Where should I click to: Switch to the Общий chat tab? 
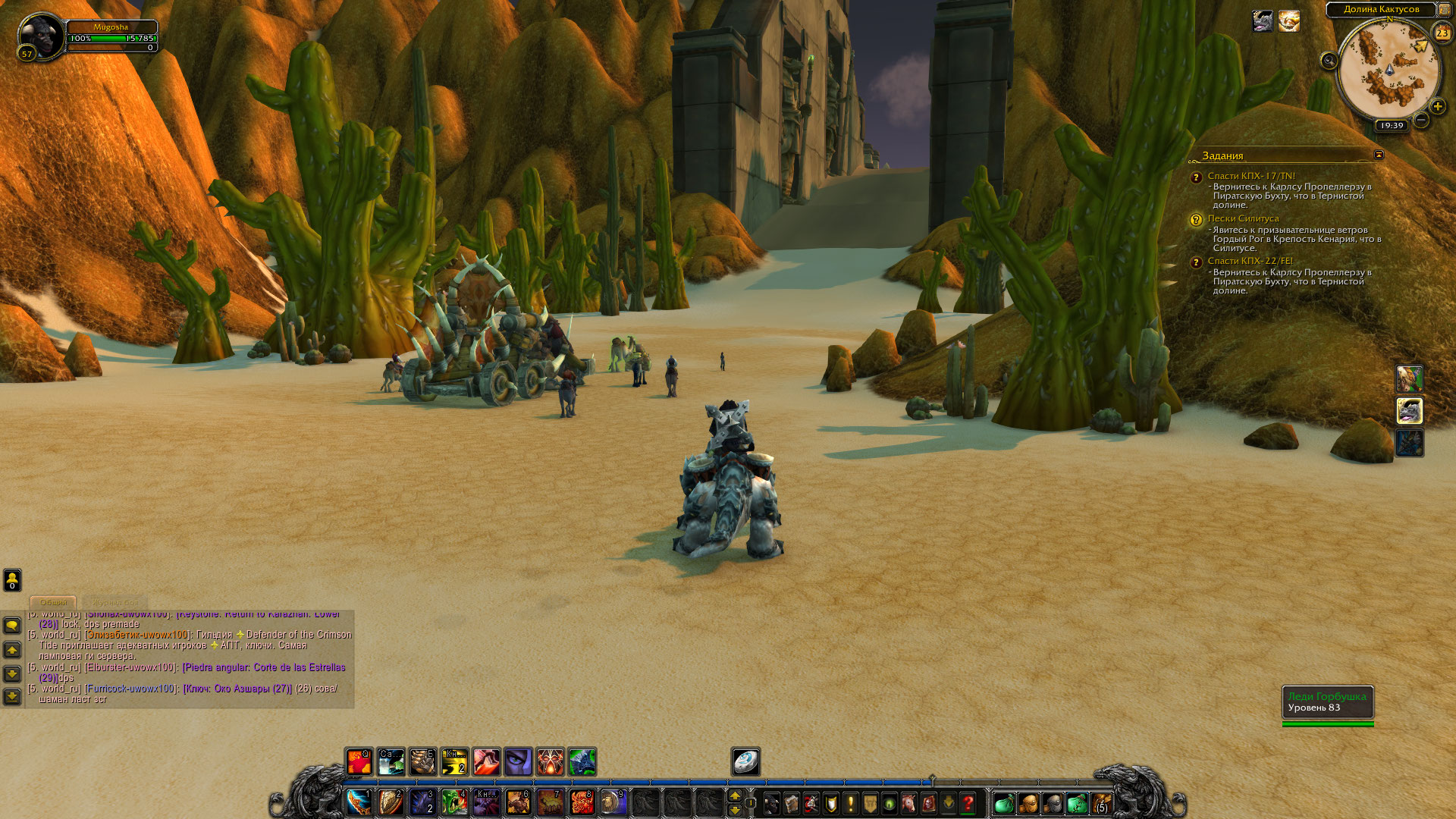(53, 602)
